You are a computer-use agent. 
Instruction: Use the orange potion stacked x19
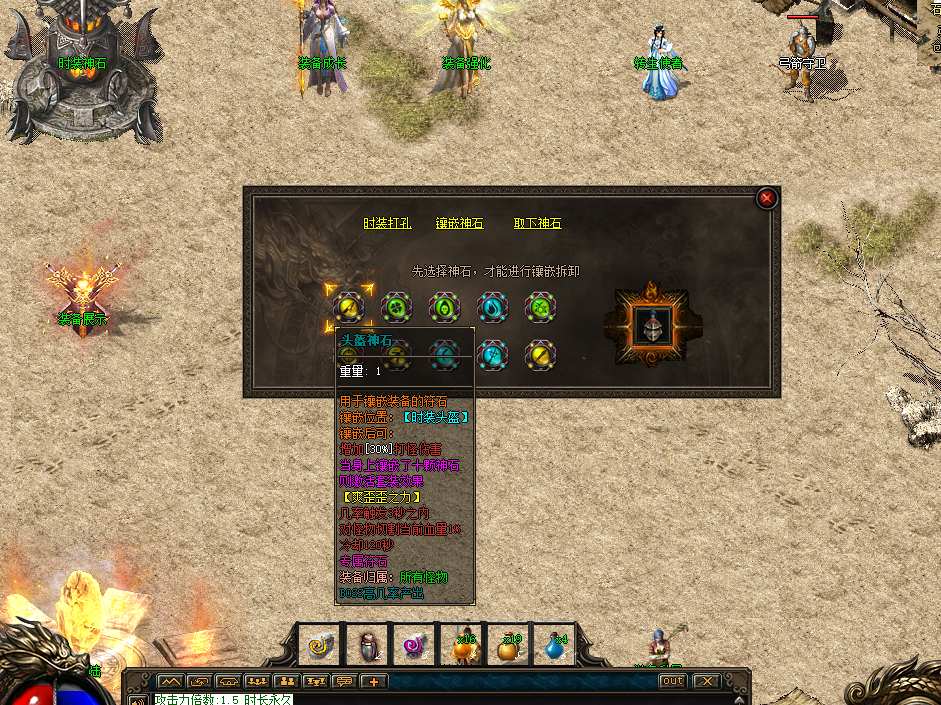tap(510, 646)
